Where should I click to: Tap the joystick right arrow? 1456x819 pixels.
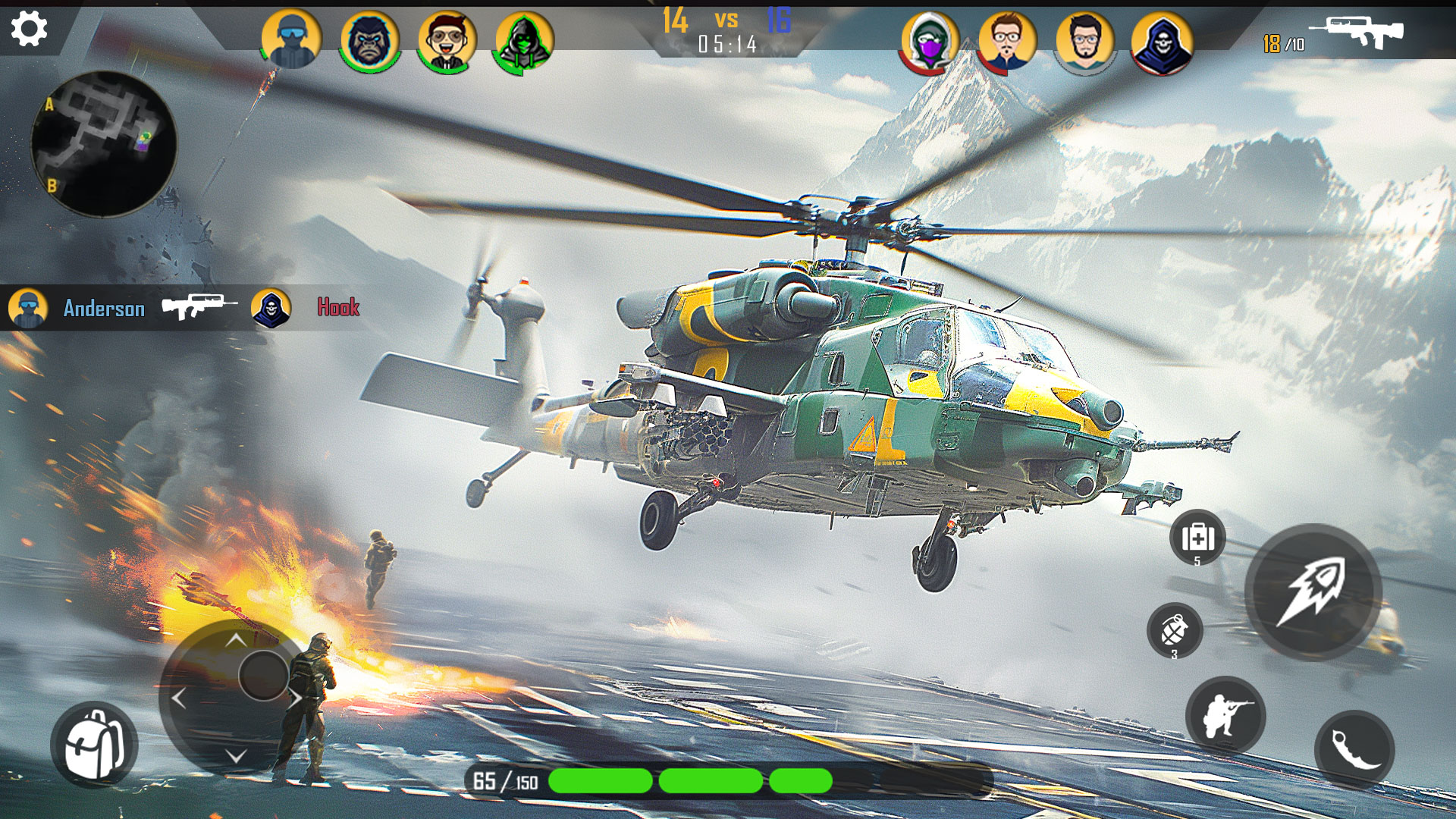[x=295, y=698]
